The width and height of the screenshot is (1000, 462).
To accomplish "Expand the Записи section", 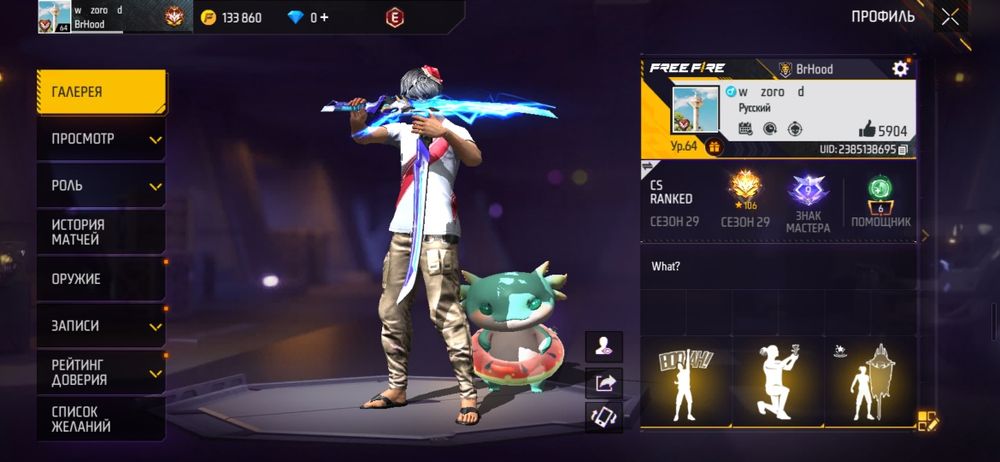I will 100,326.
